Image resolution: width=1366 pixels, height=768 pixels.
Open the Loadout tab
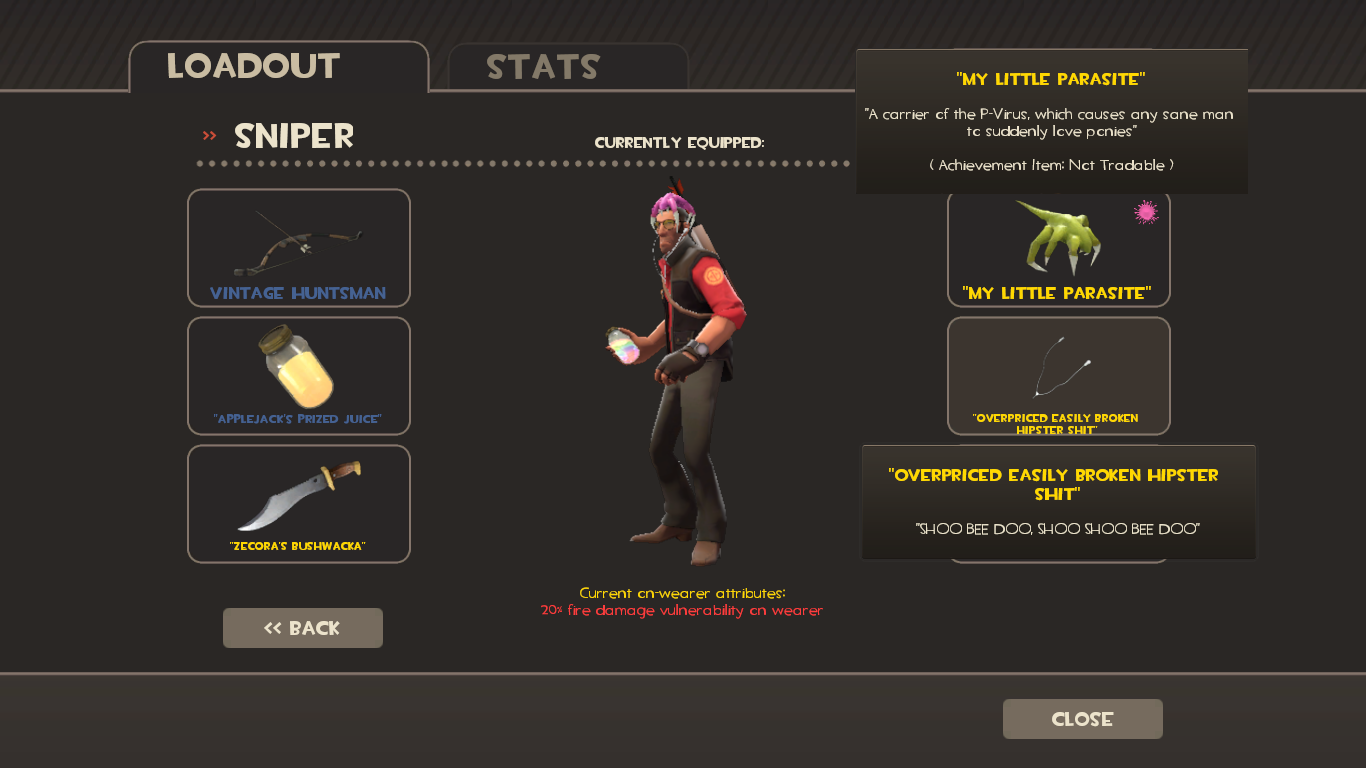pos(278,67)
